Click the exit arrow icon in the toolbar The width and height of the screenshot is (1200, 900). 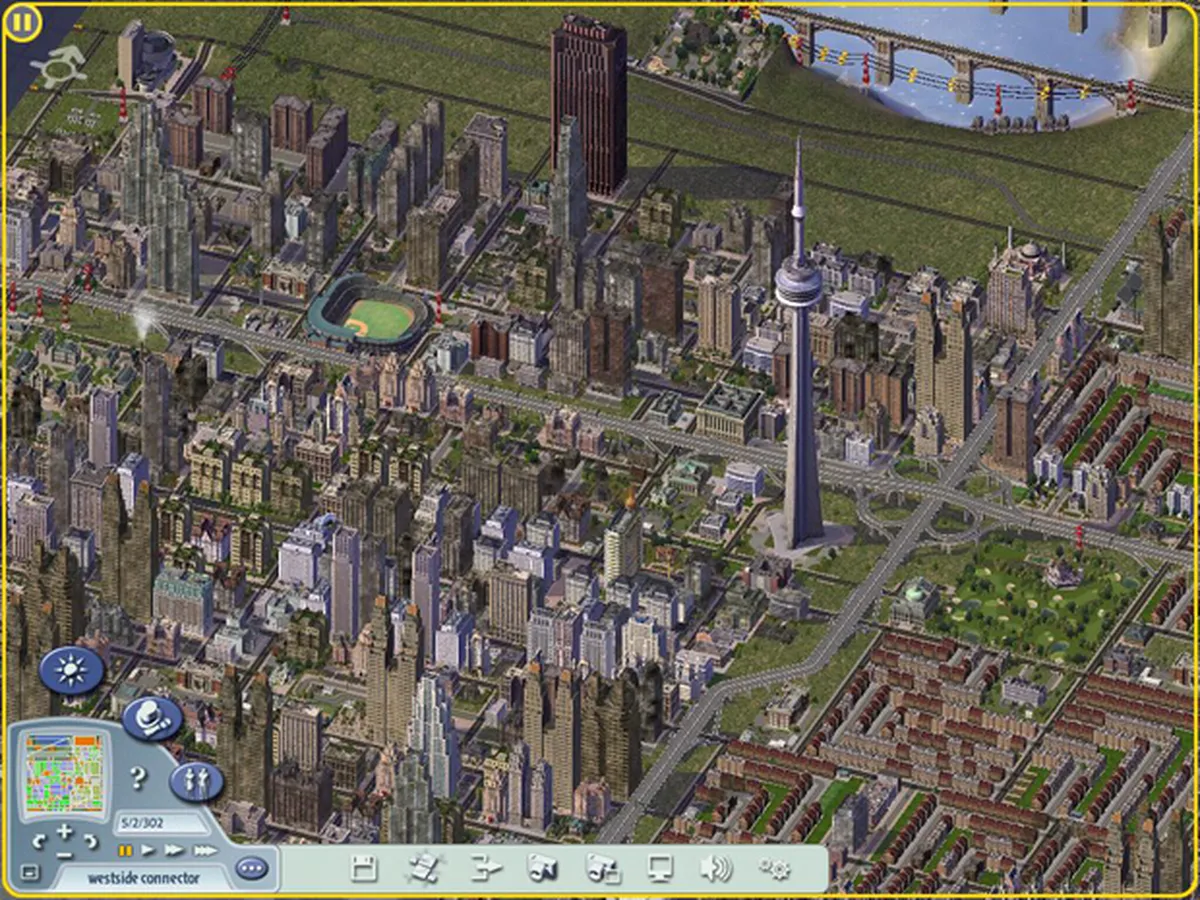tap(486, 869)
